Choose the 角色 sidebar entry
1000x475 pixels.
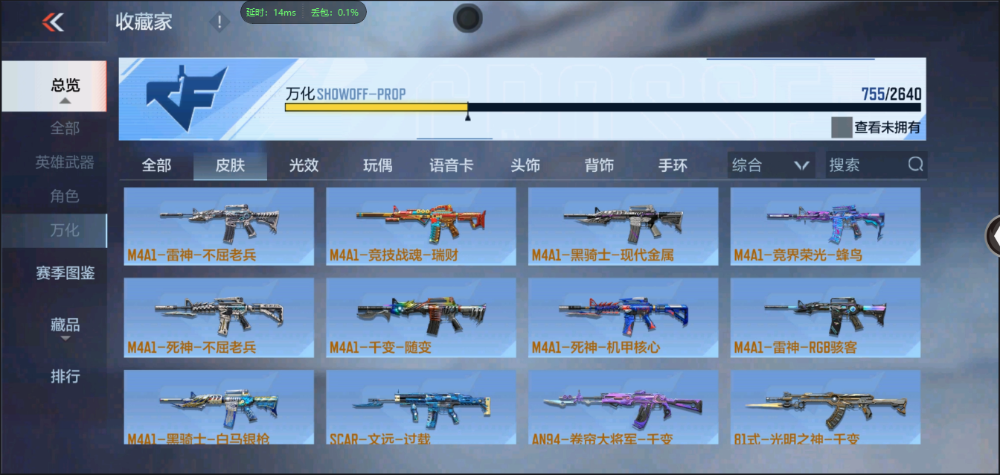click(65, 196)
